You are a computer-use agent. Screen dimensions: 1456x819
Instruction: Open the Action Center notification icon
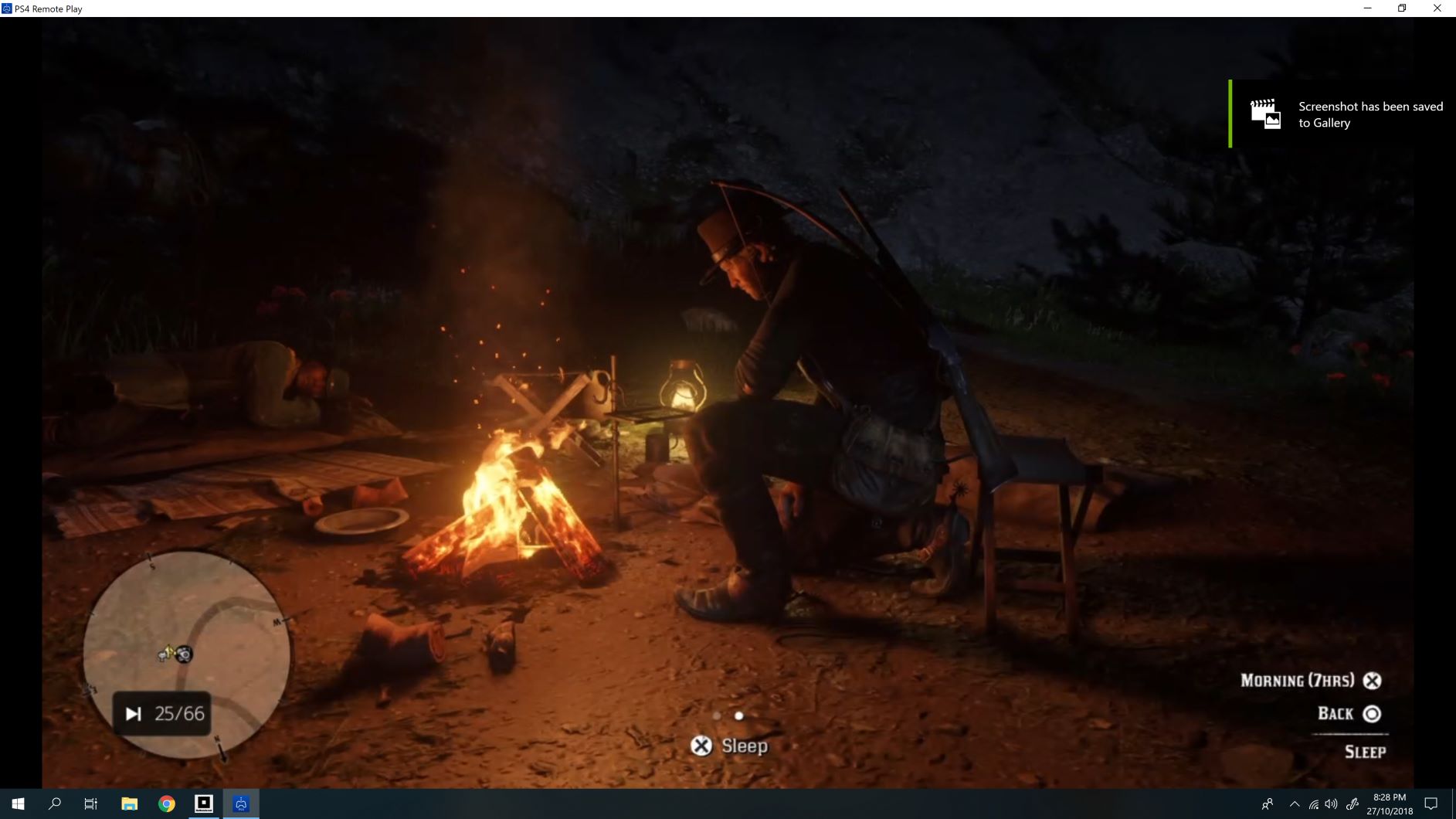tap(1430, 803)
